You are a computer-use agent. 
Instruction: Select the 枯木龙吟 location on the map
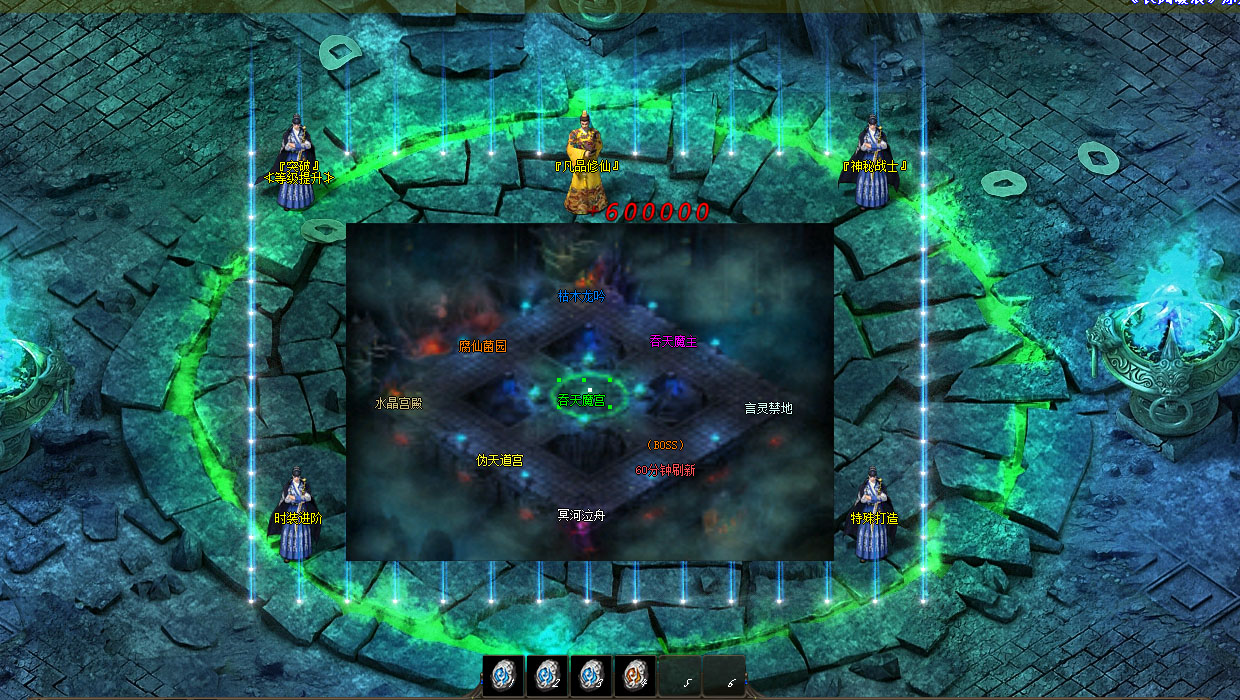click(x=581, y=296)
